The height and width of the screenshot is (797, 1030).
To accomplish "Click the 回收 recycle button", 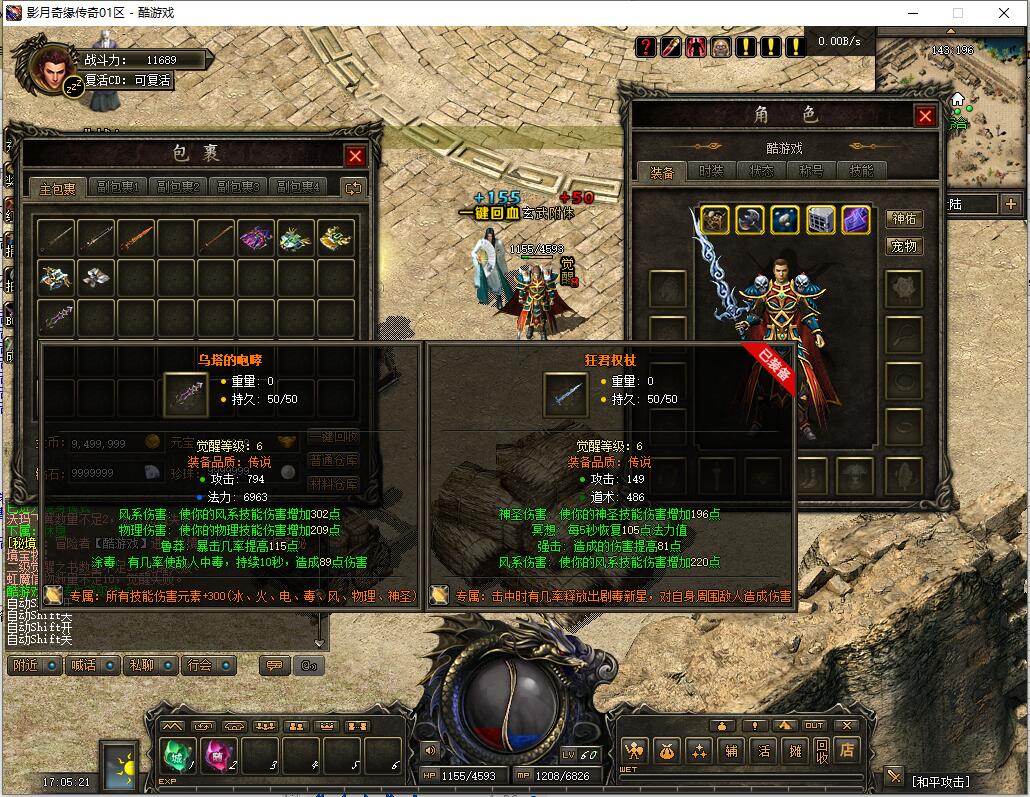I will pyautogui.click(x=821, y=749).
